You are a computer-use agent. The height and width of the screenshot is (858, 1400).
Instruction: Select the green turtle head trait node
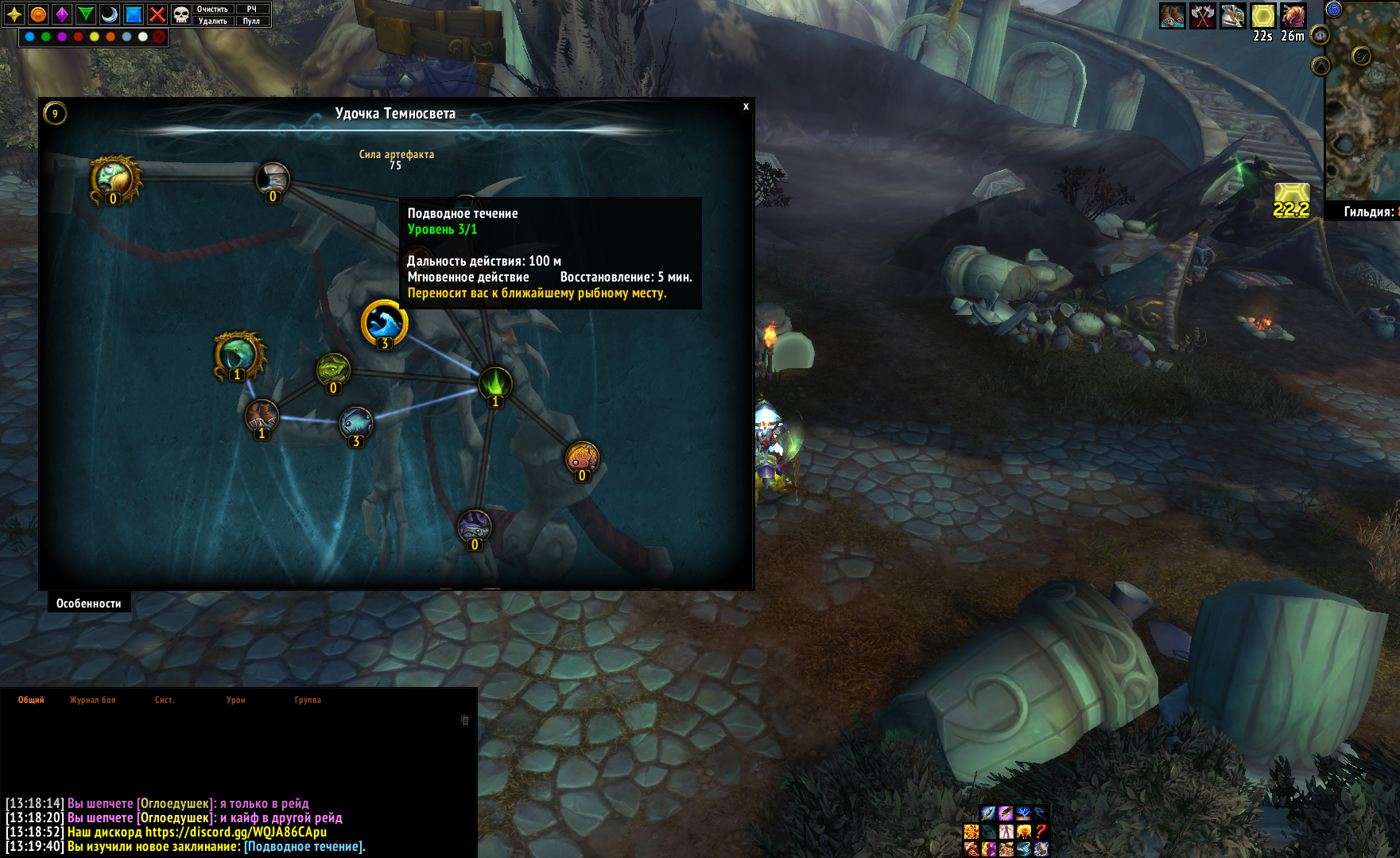(x=333, y=370)
